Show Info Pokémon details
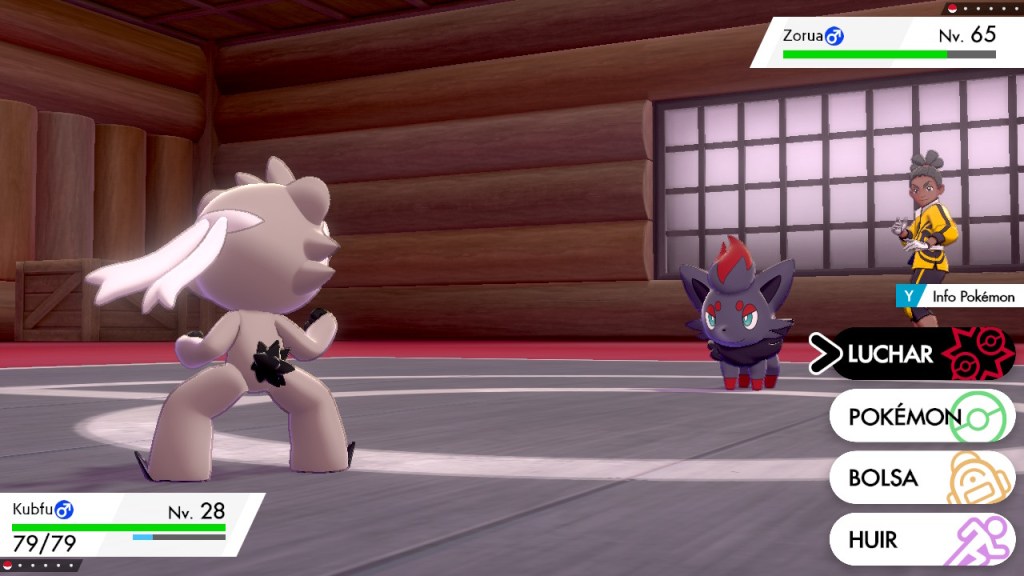 (960, 297)
